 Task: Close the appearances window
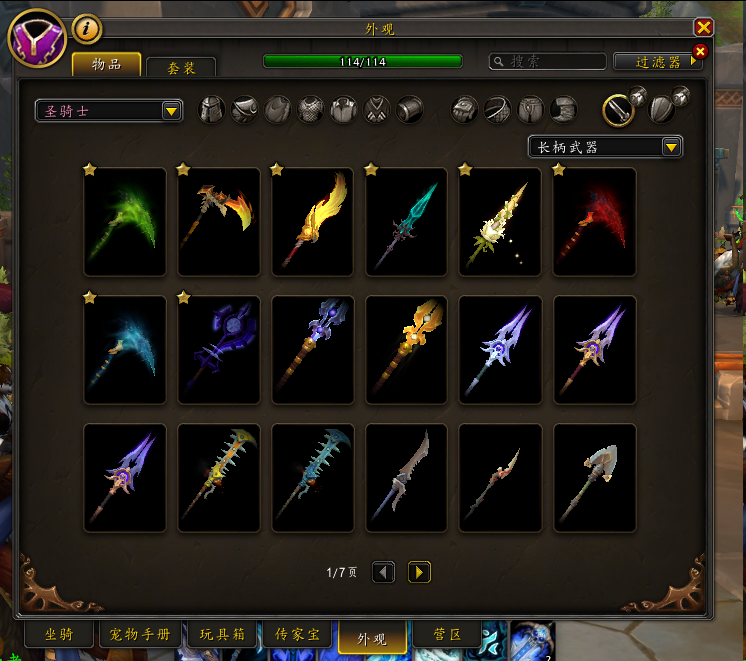click(x=704, y=28)
